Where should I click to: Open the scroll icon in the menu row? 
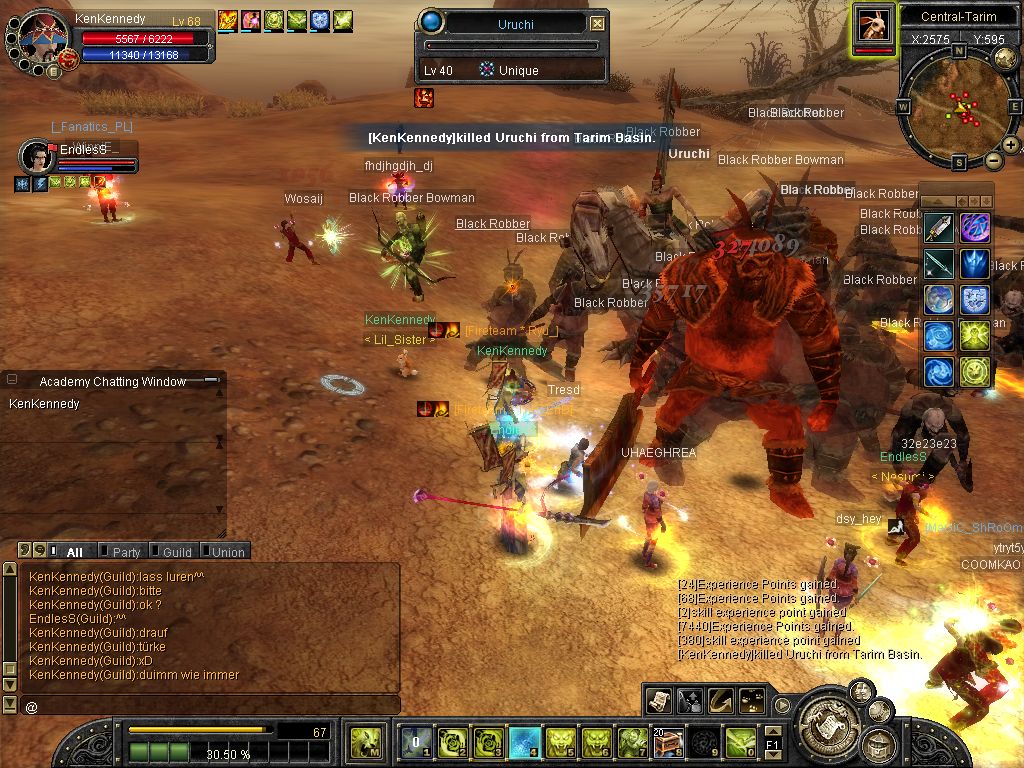[658, 701]
